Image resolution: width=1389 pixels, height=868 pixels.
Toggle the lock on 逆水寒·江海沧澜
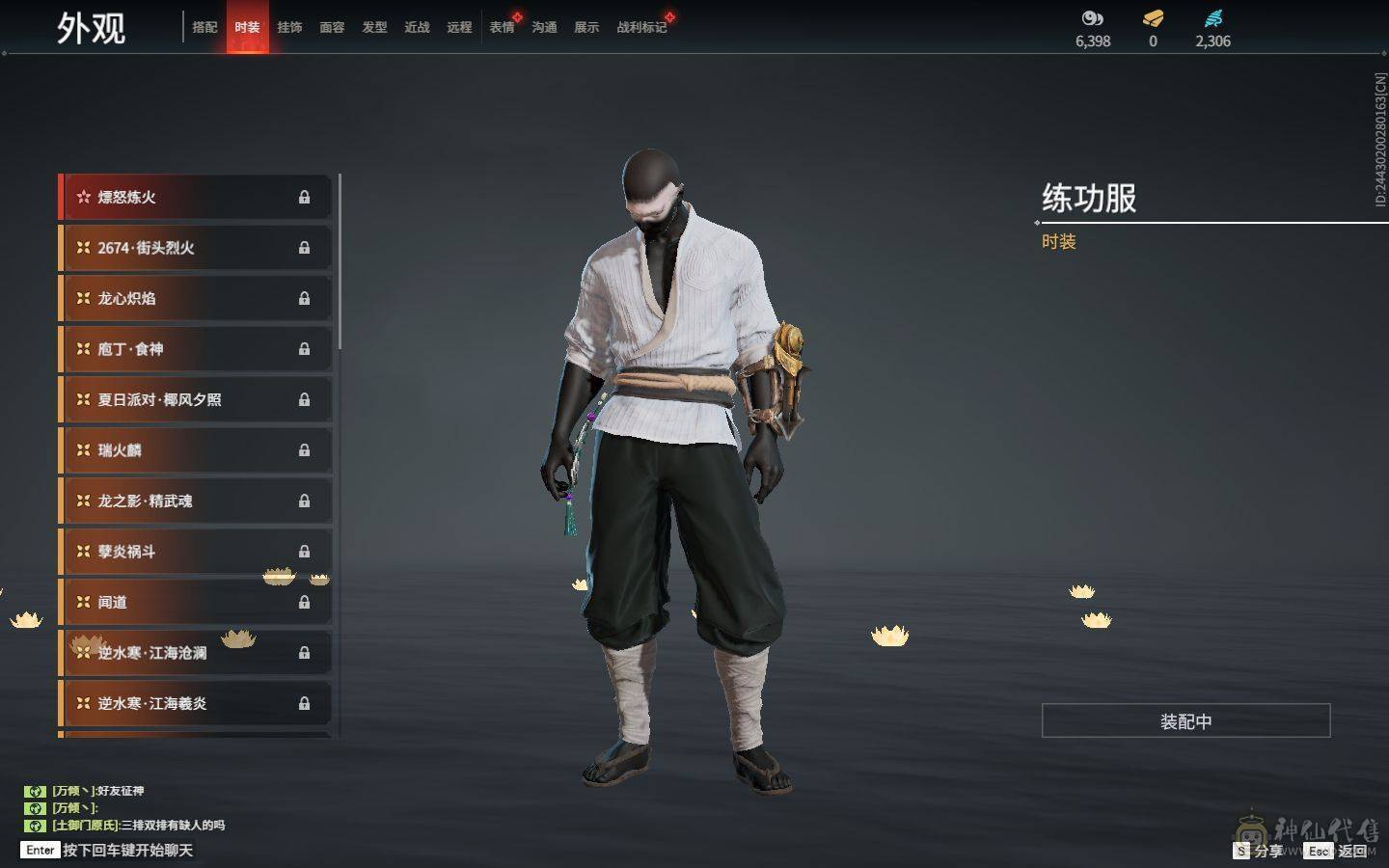coord(304,652)
